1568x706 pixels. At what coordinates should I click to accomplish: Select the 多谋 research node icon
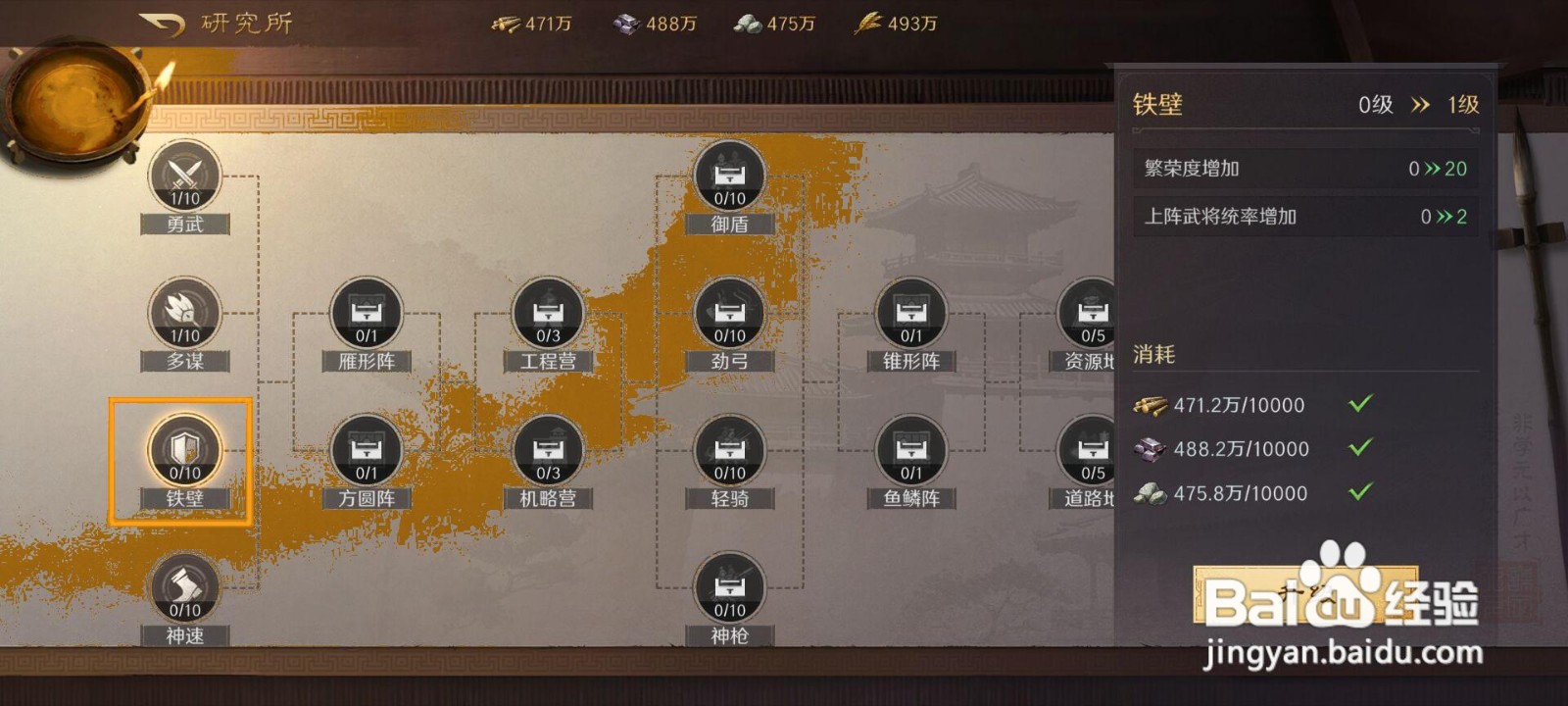coord(182,319)
